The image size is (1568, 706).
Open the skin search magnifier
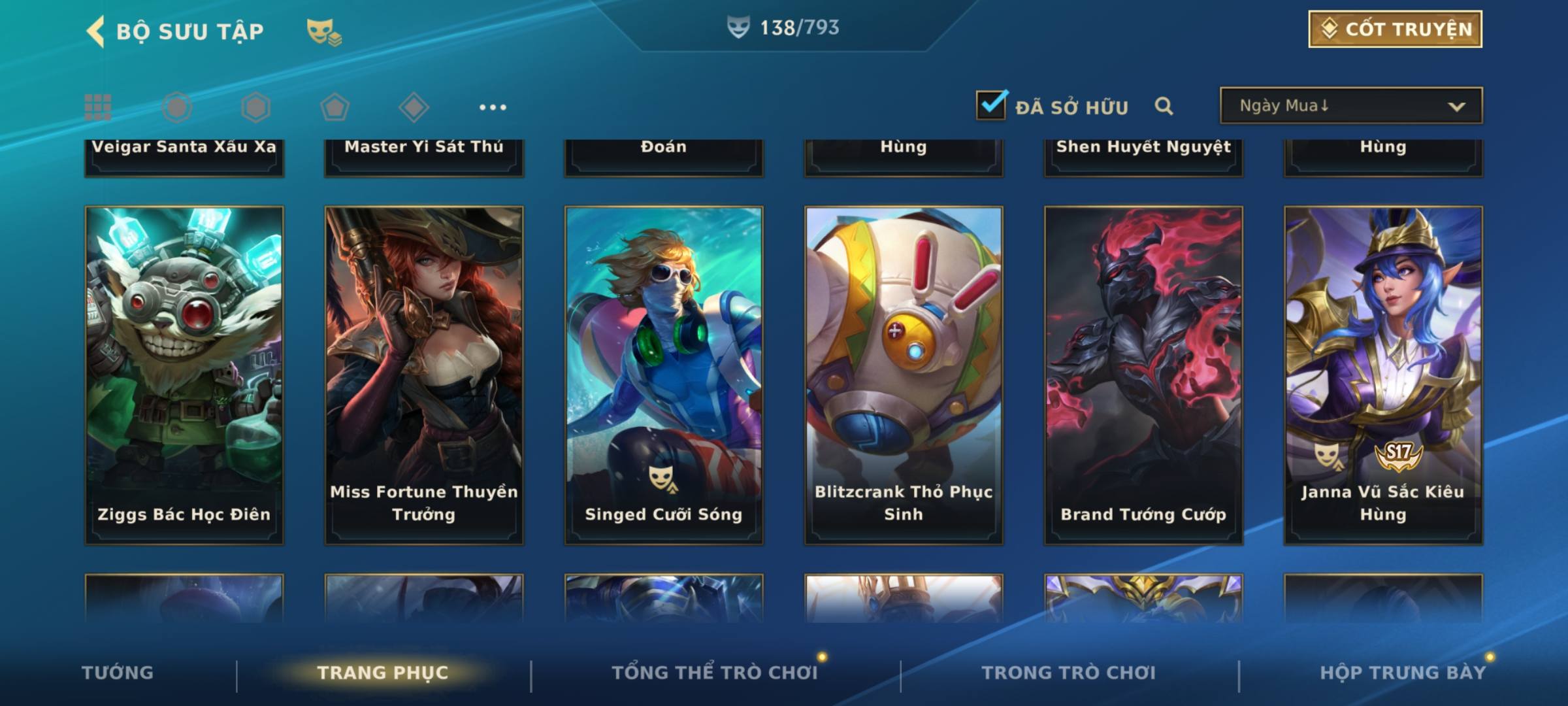pos(1164,106)
